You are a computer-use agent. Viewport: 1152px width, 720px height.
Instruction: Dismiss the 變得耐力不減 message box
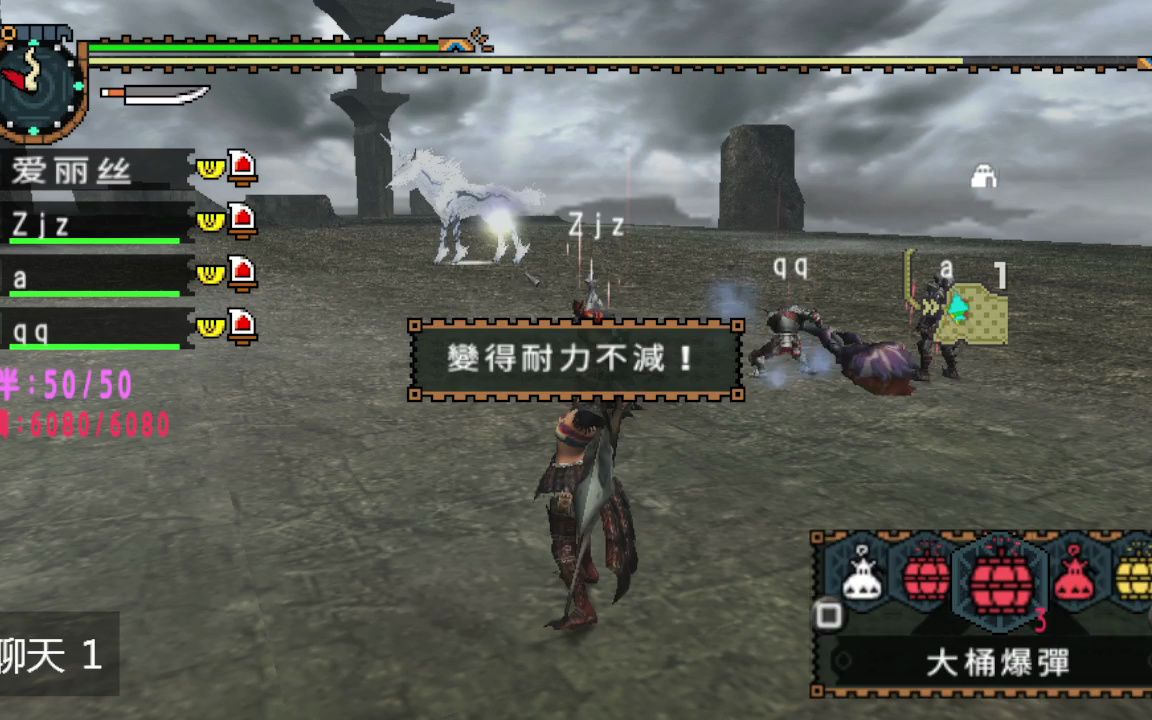point(576,360)
